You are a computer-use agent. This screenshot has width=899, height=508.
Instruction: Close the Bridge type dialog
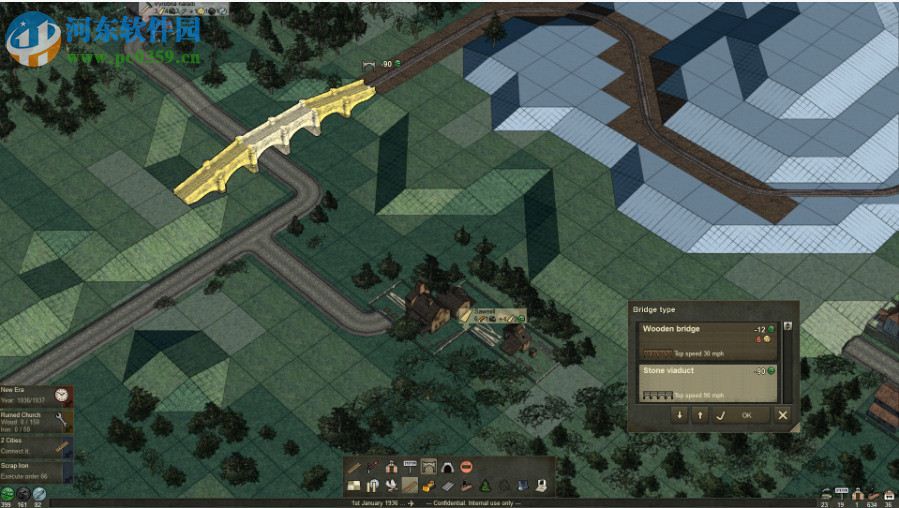(x=783, y=415)
